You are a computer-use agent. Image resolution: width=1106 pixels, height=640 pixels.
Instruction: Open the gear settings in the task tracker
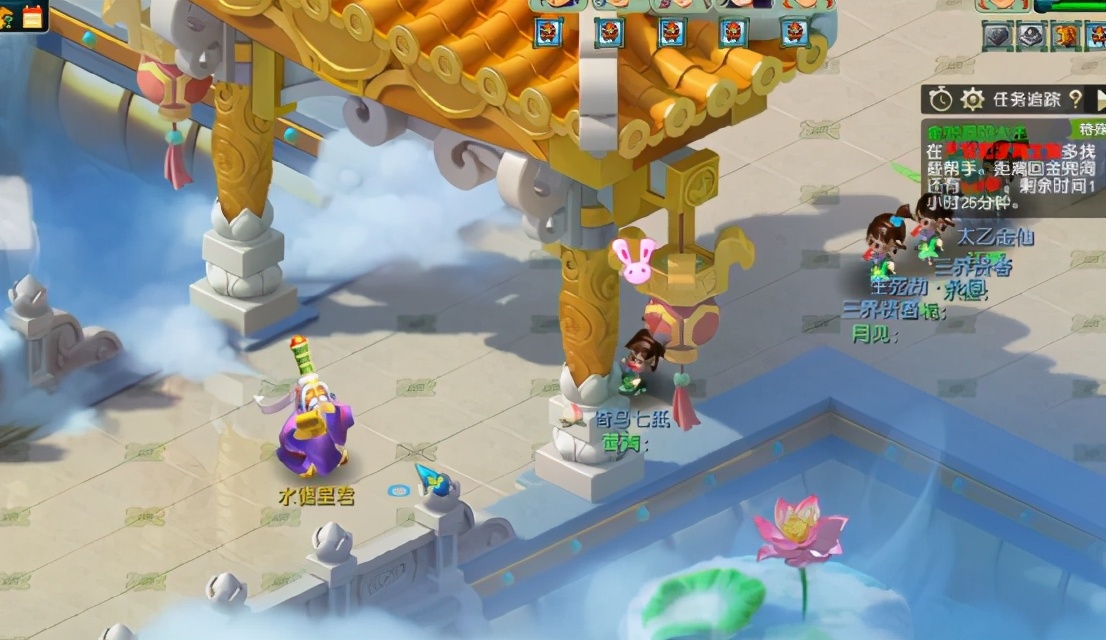point(972,99)
